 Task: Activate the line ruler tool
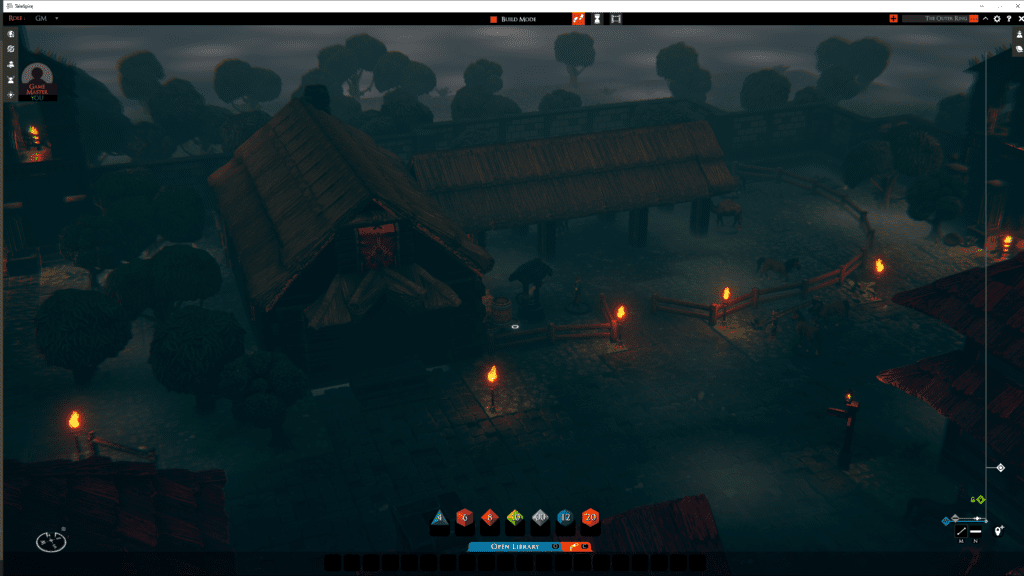coord(961,531)
